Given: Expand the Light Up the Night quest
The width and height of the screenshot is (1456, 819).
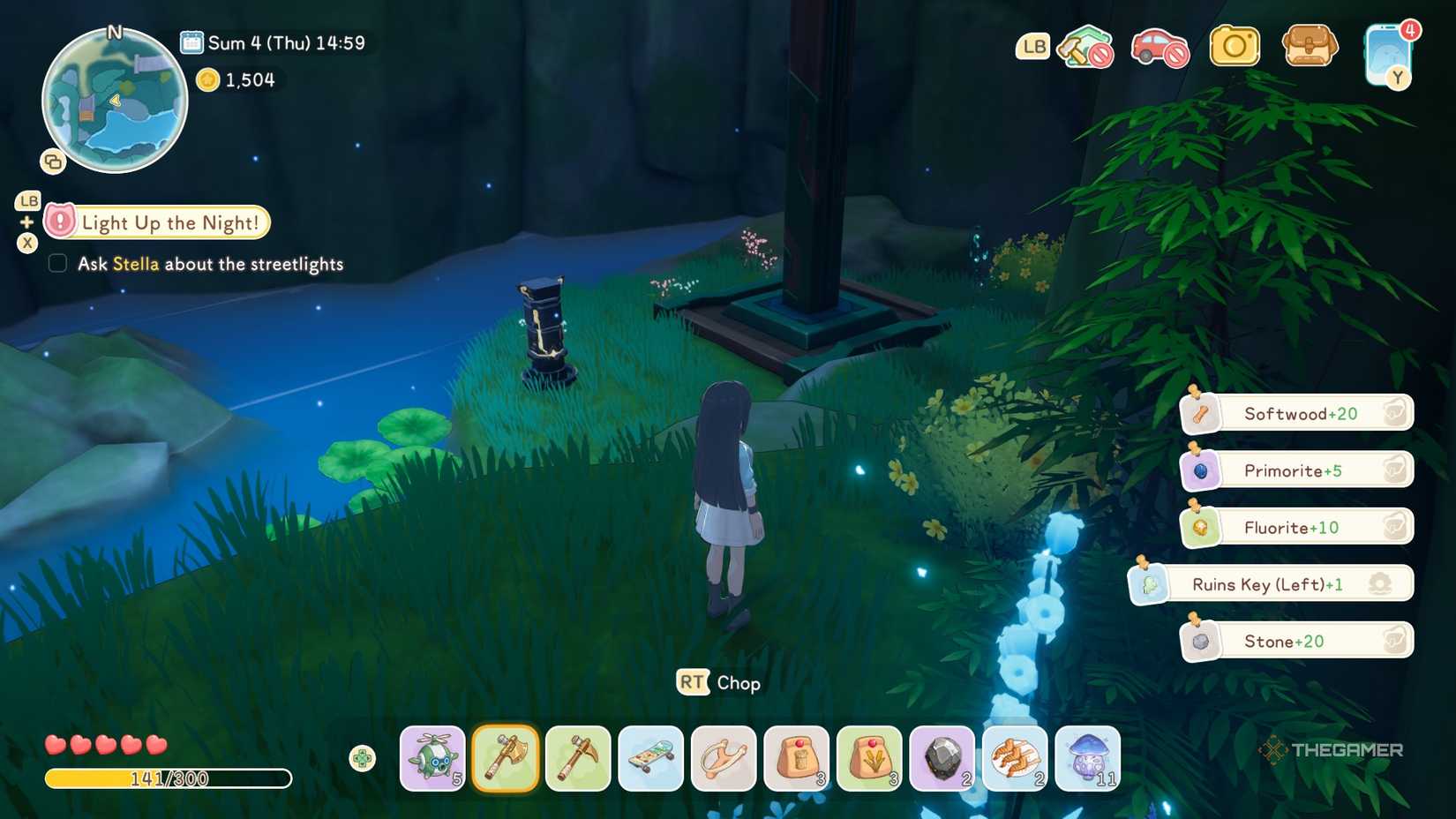Looking at the screenshot, I should [x=169, y=222].
